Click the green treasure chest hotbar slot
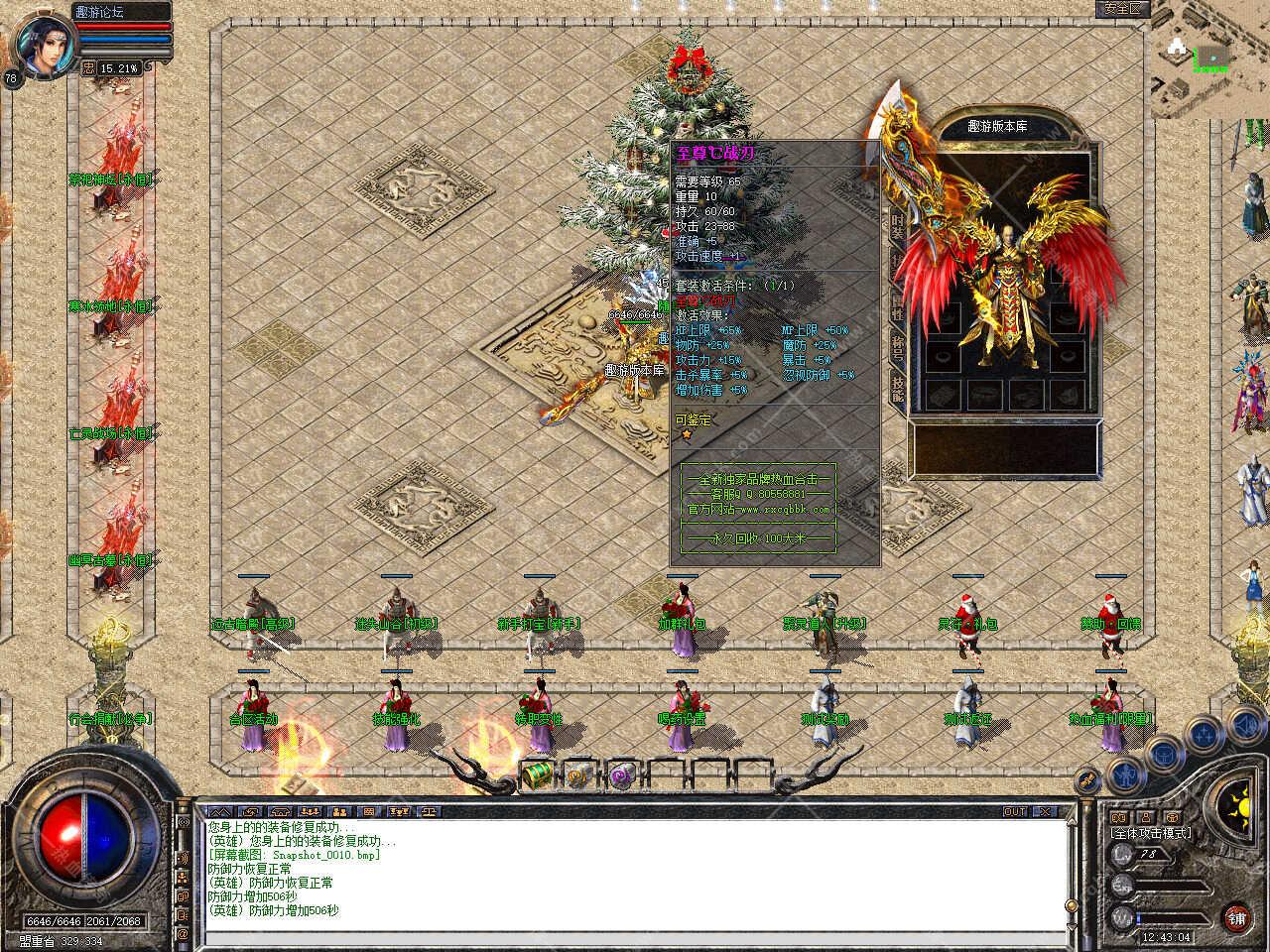Screen dimensions: 1270x952 point(538,773)
